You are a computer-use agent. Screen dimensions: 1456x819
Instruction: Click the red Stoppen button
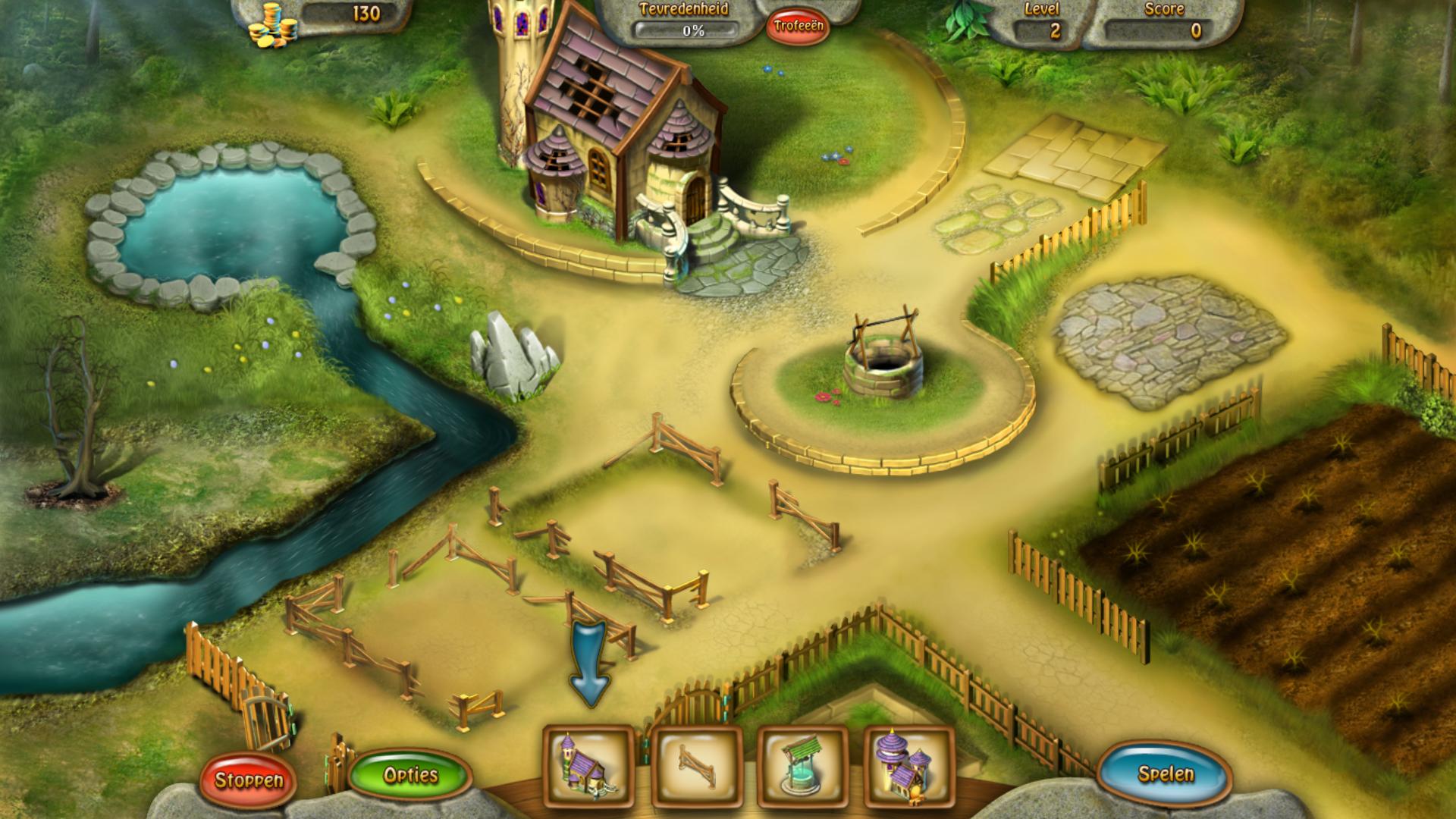tap(248, 780)
